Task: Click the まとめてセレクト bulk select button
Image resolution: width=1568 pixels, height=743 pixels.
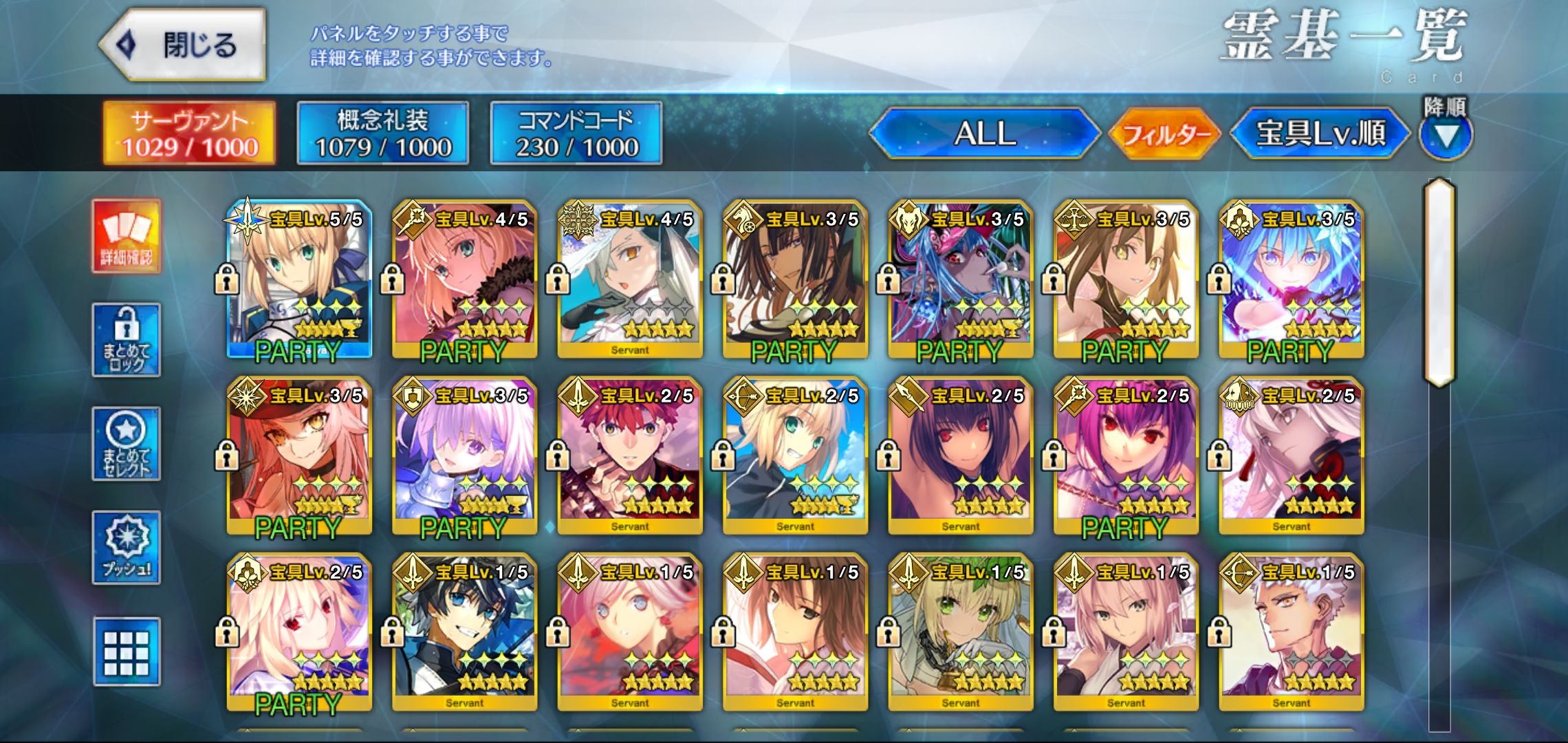Action: tap(127, 444)
